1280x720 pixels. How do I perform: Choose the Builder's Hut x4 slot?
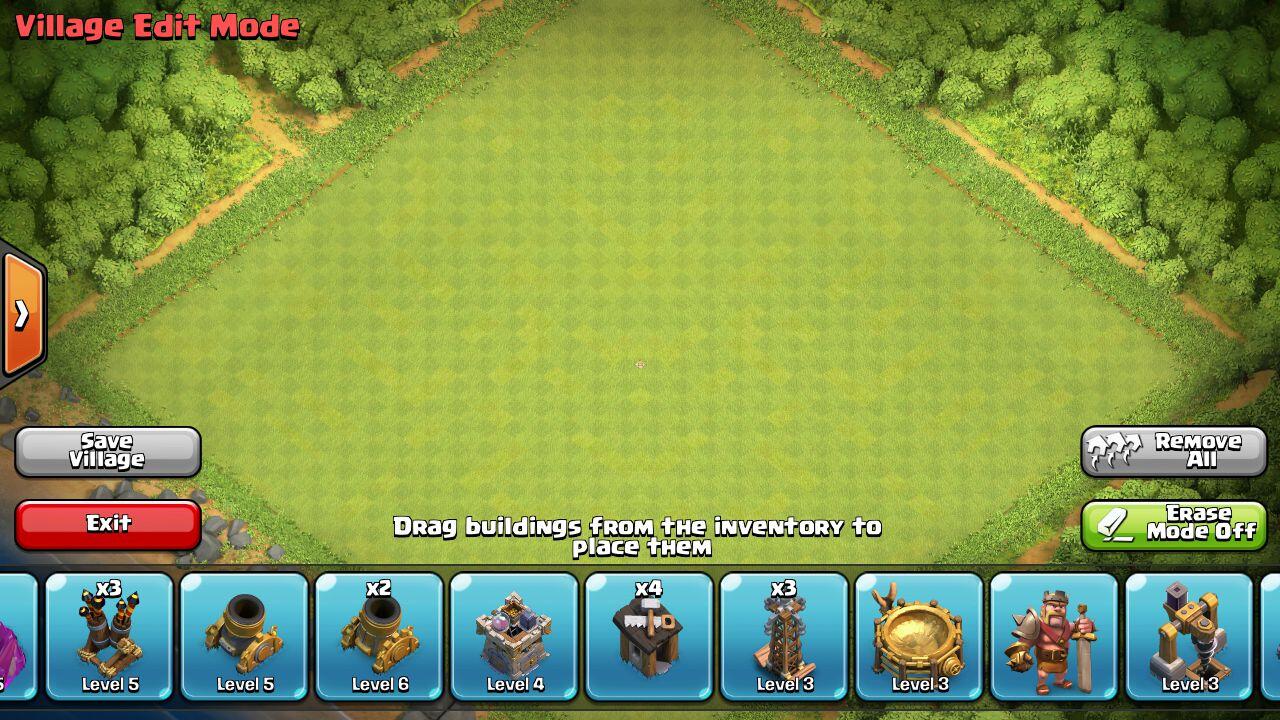click(649, 636)
